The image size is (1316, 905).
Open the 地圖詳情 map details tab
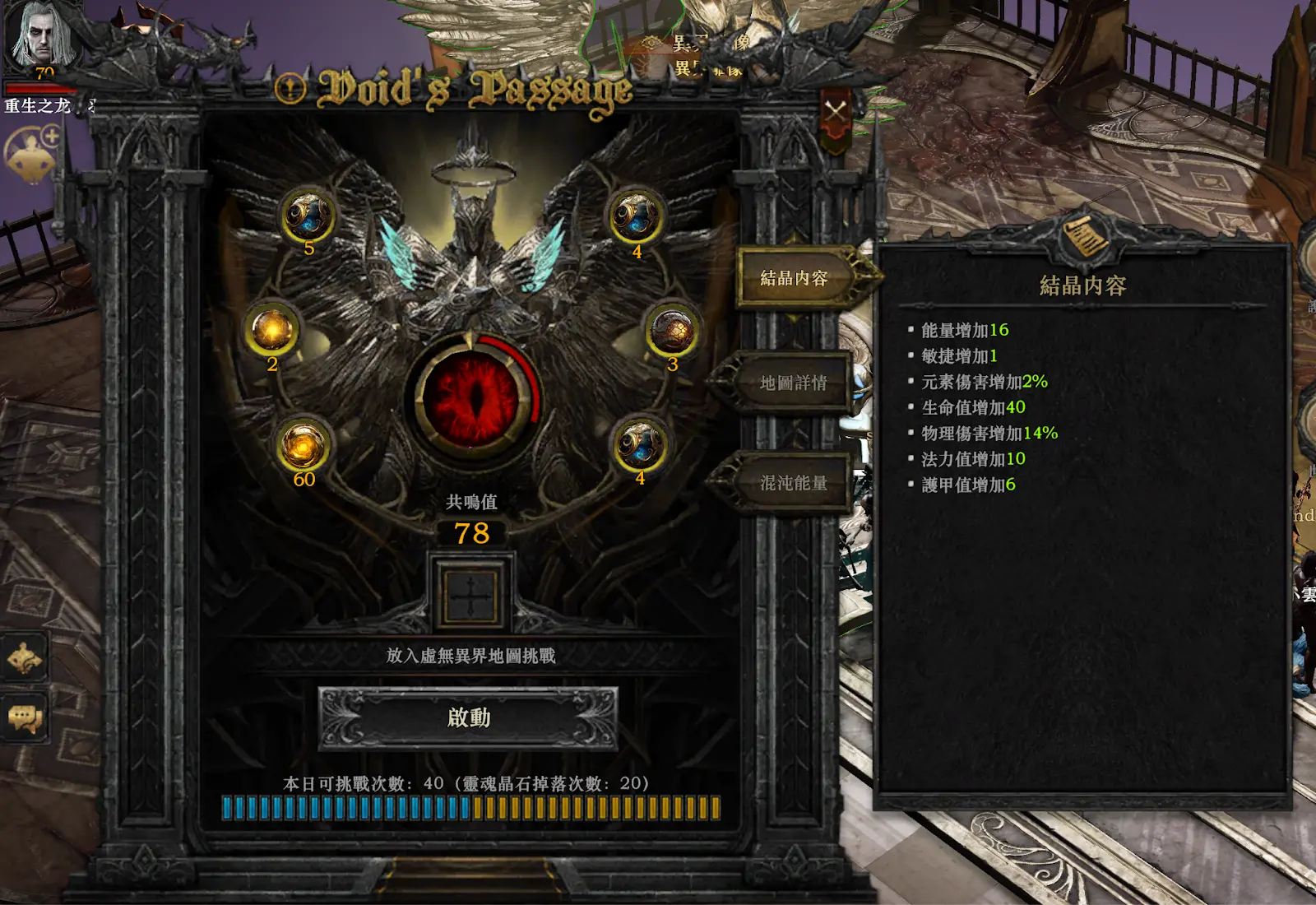[793, 383]
